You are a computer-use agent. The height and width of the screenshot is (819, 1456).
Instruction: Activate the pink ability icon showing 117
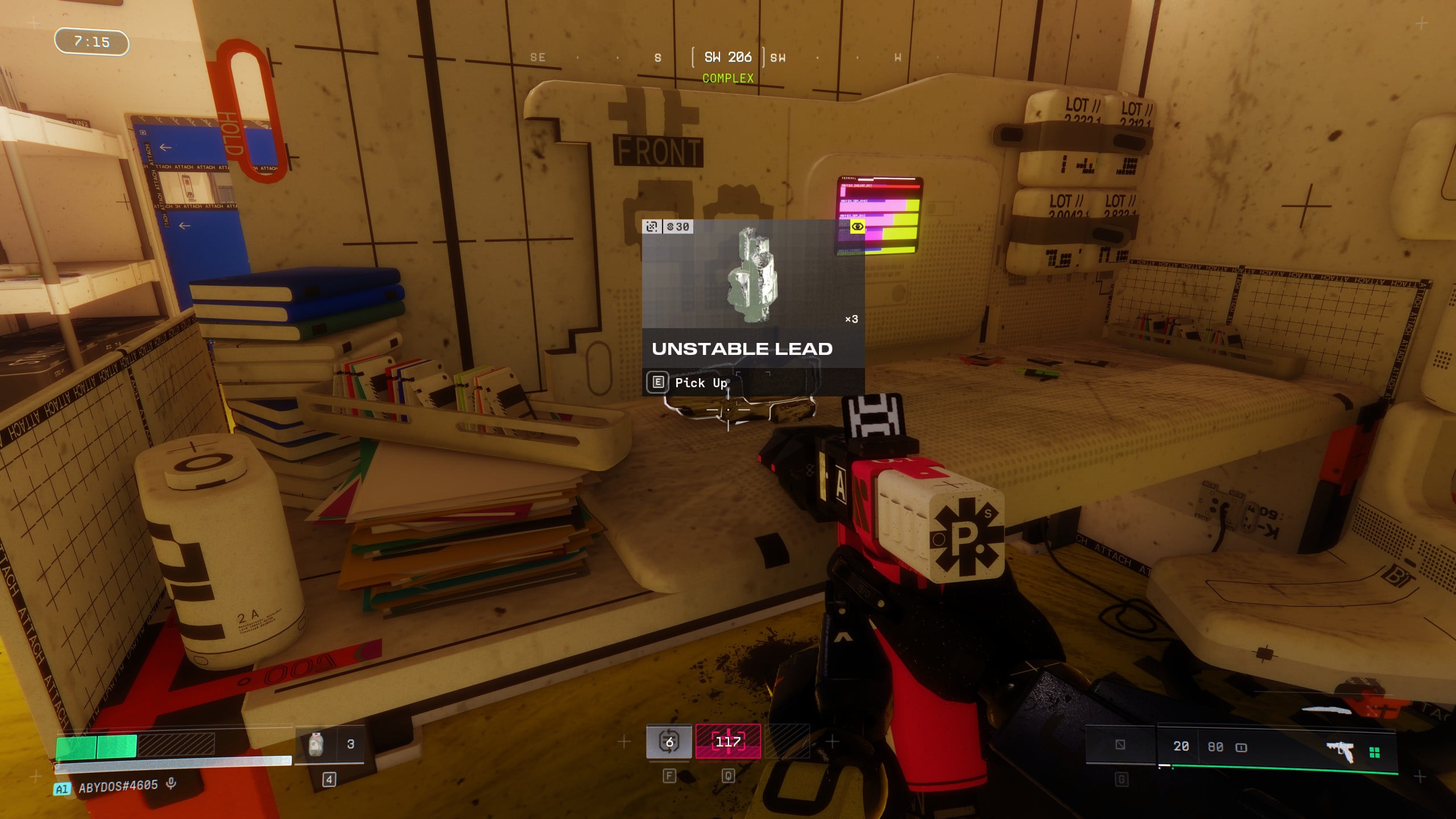pos(728,742)
